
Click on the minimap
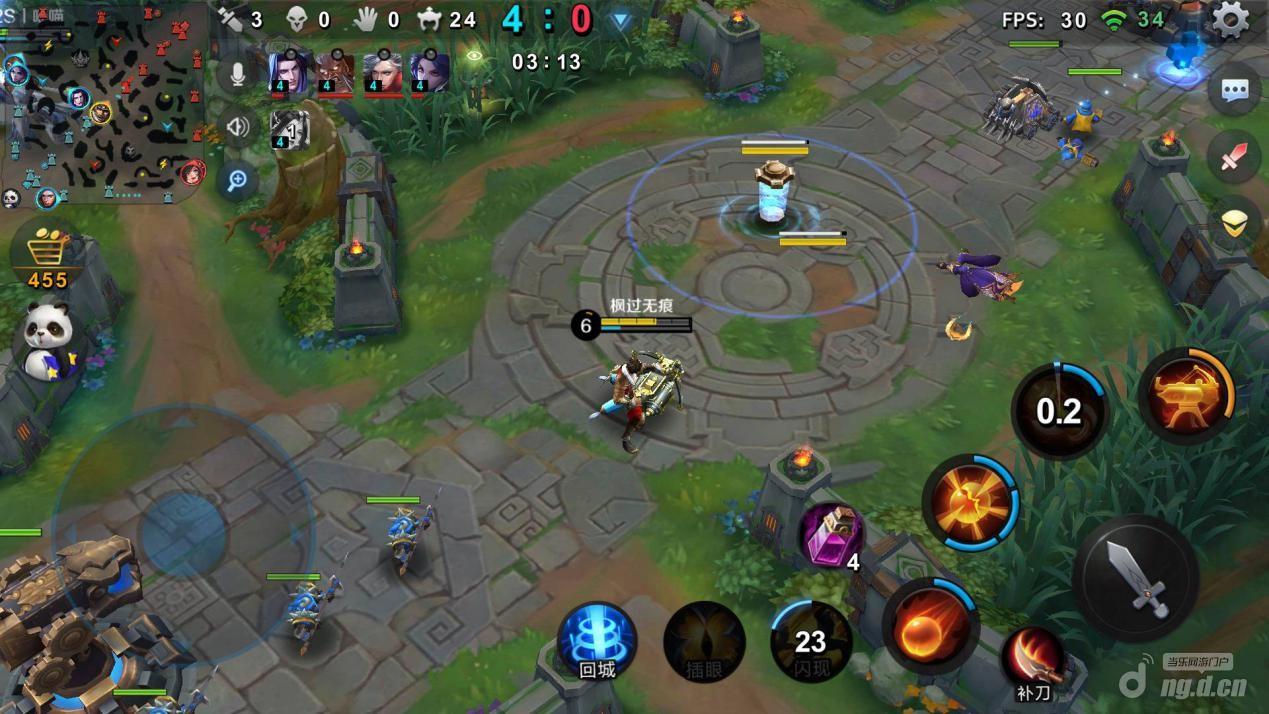pyautogui.click(x=105, y=105)
